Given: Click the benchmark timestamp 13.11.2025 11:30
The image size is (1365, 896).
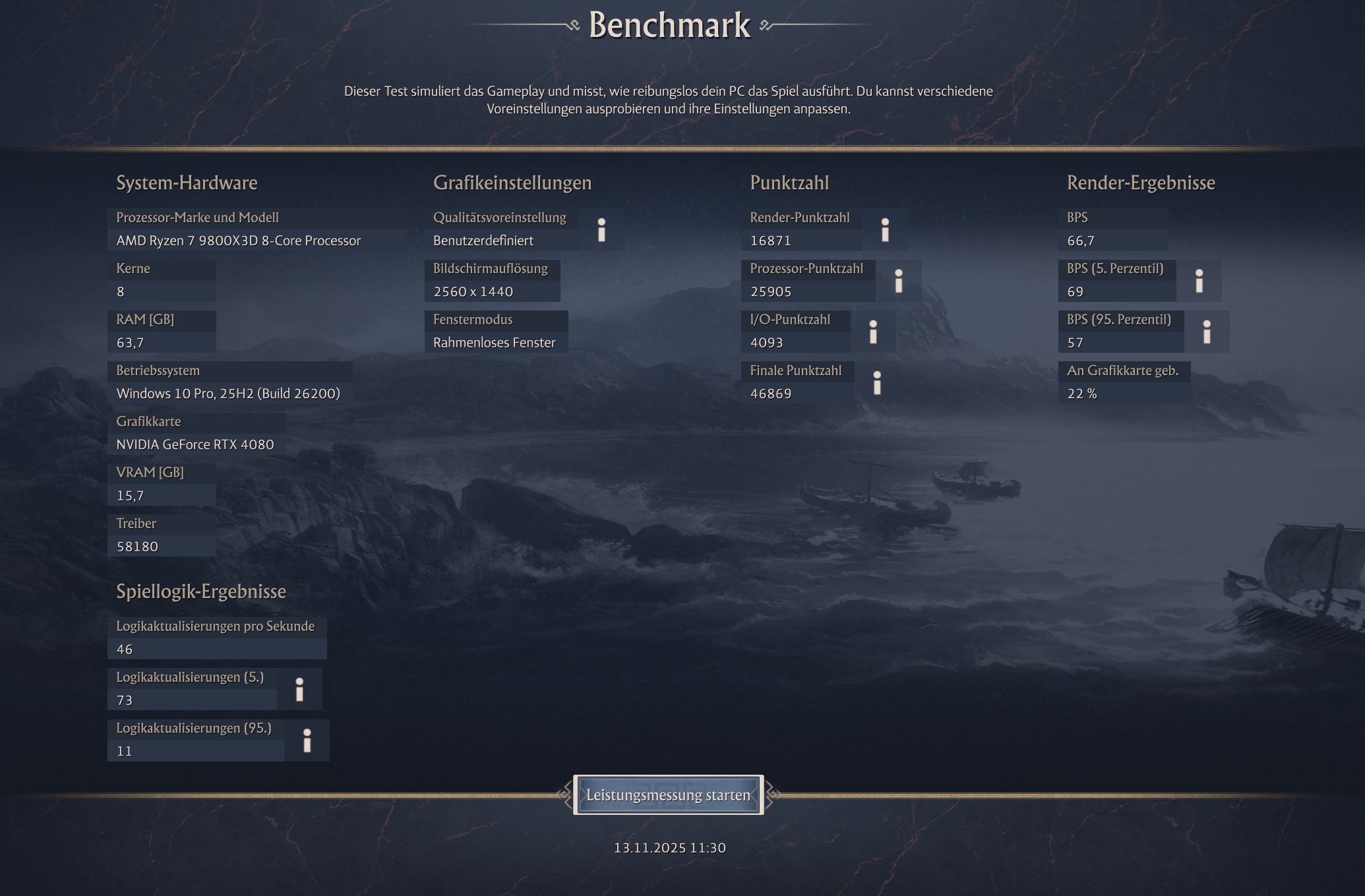Looking at the screenshot, I should click(669, 848).
